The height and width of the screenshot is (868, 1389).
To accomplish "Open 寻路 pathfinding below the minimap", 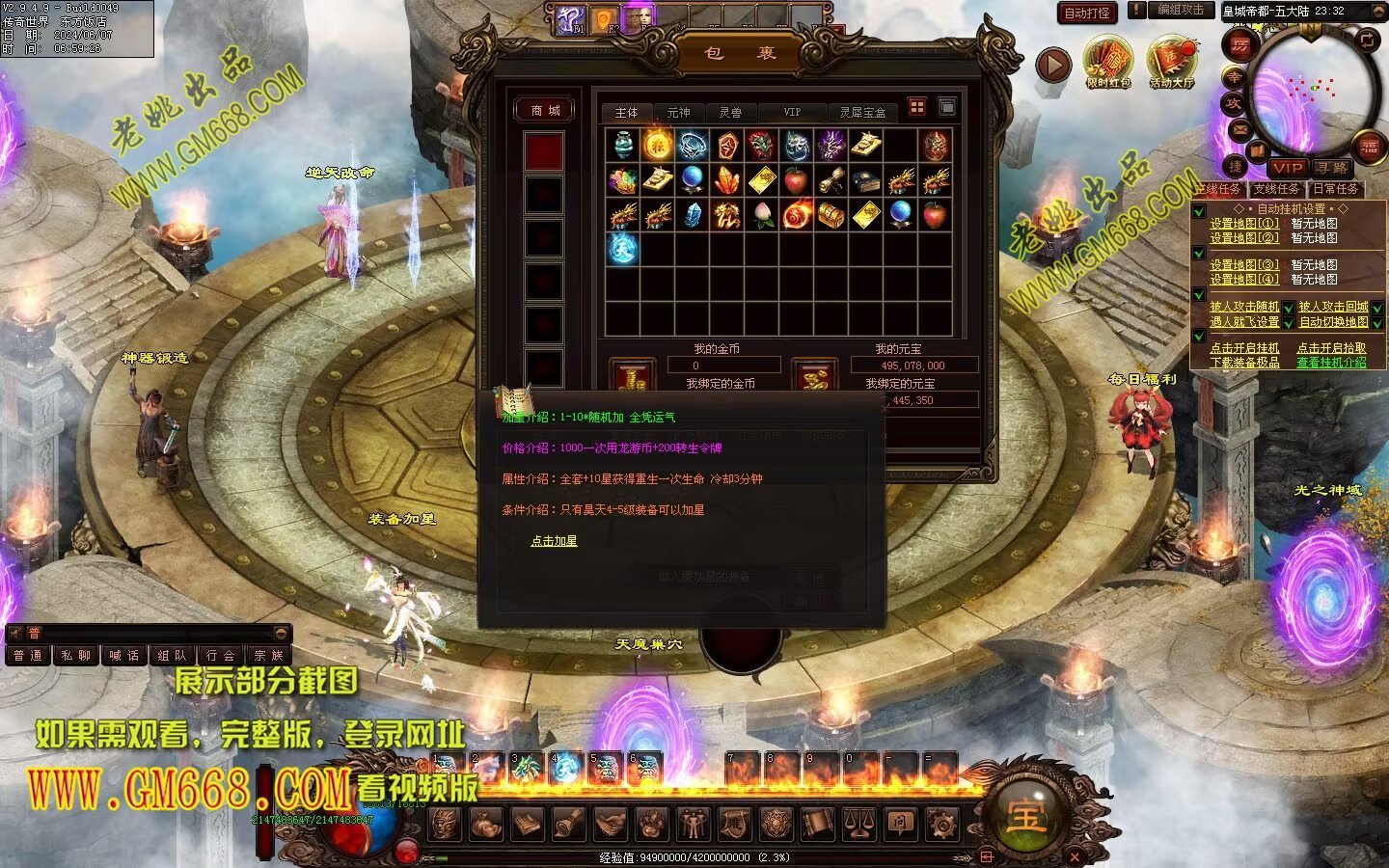I will click(x=1332, y=168).
